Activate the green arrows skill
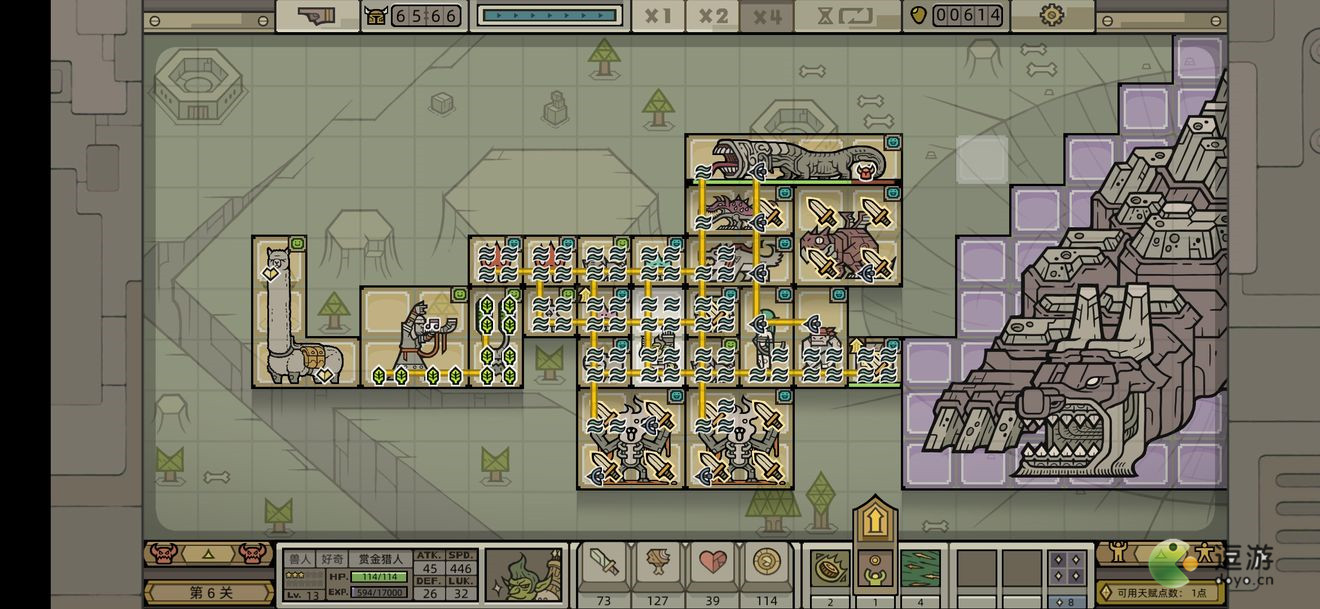Viewport: 1320px width, 609px height. click(x=920, y=568)
